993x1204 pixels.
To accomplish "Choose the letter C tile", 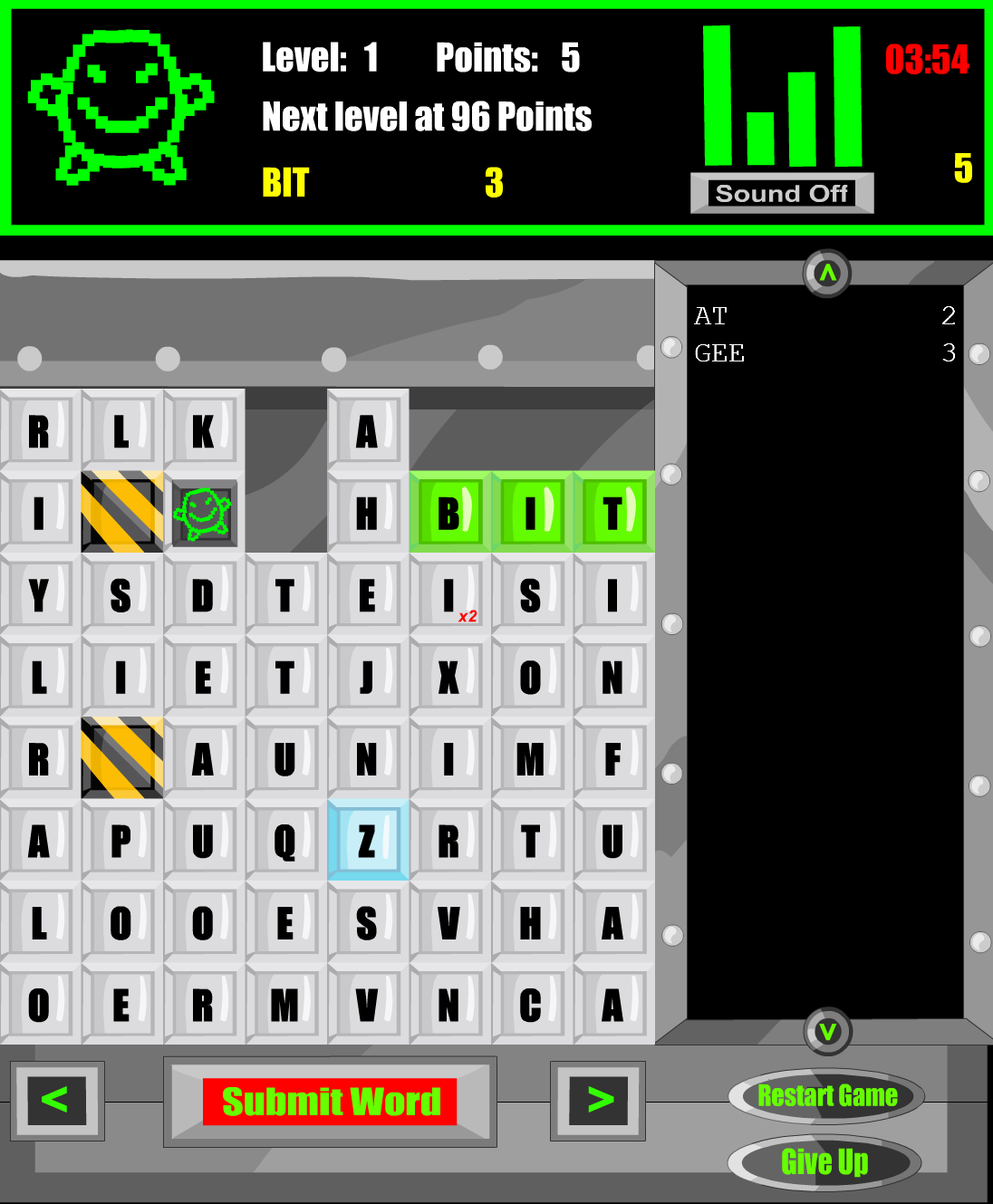I will [531, 1005].
